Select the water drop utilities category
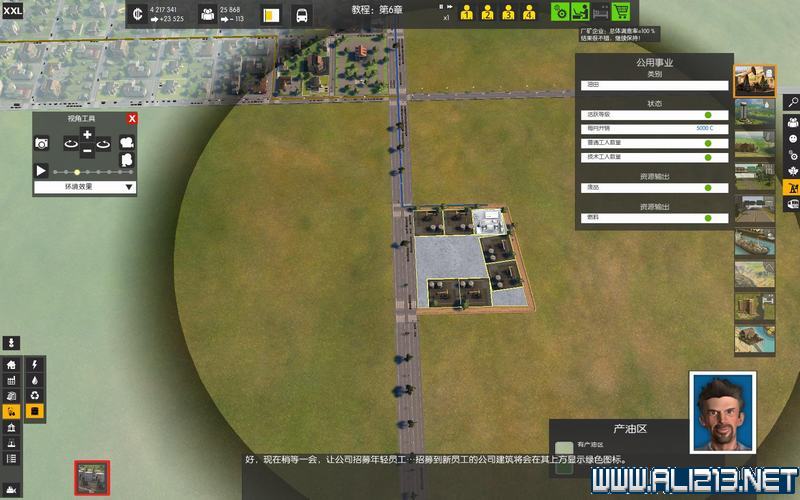The width and height of the screenshot is (800, 500). tap(36, 381)
